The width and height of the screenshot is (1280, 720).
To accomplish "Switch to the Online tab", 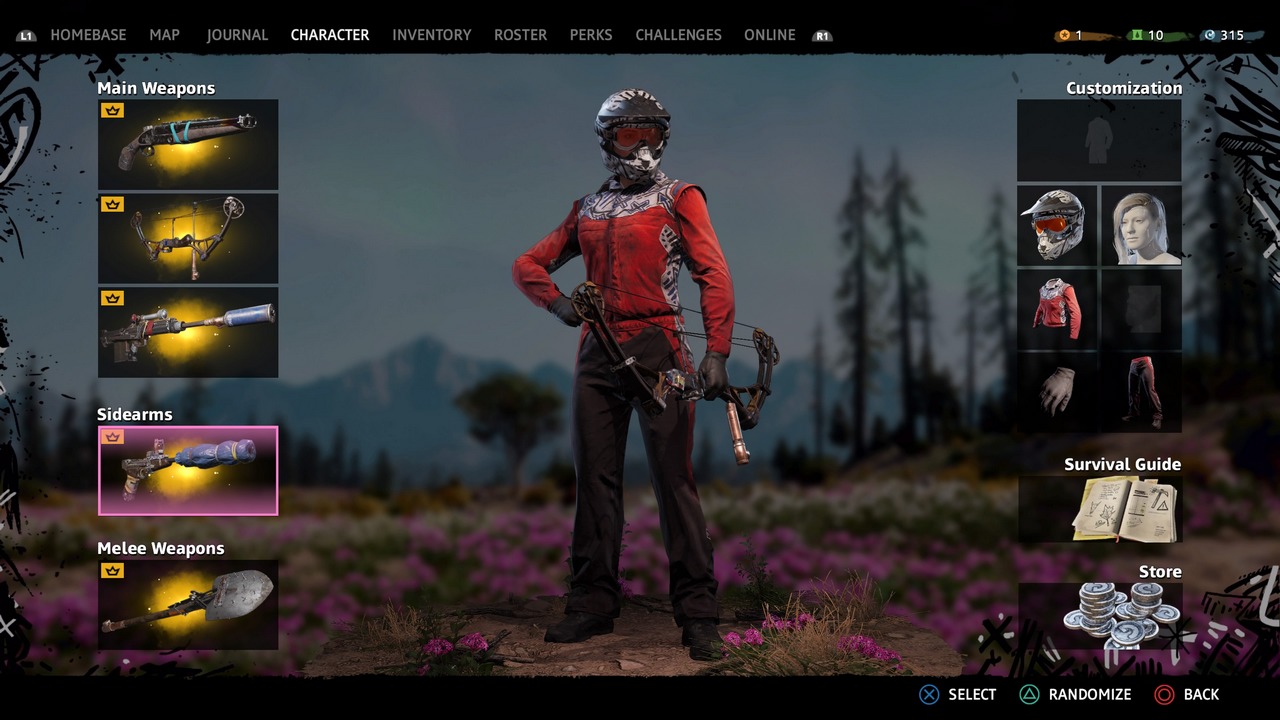I will click(769, 35).
